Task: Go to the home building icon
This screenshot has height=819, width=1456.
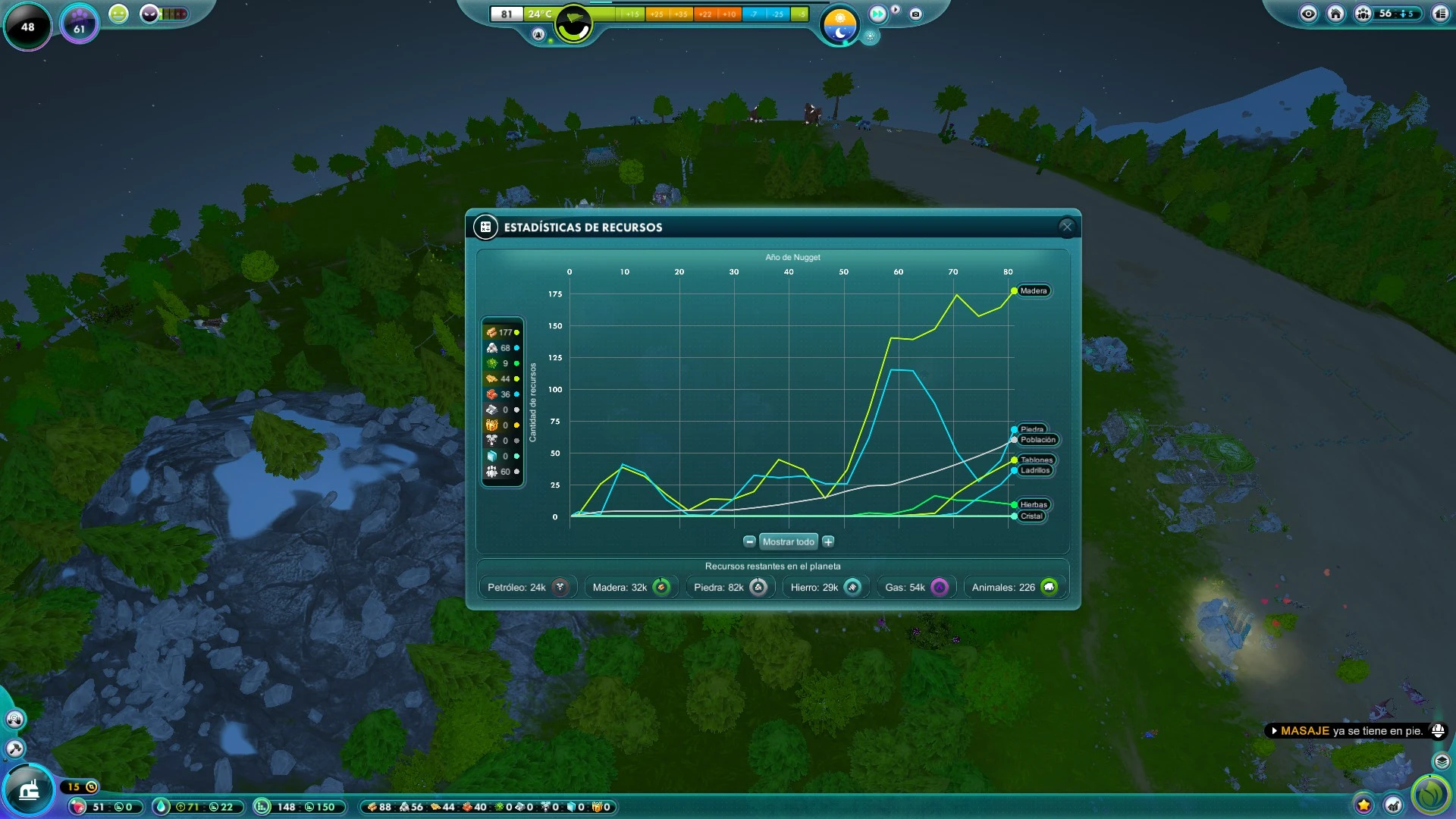Action: [1335, 14]
